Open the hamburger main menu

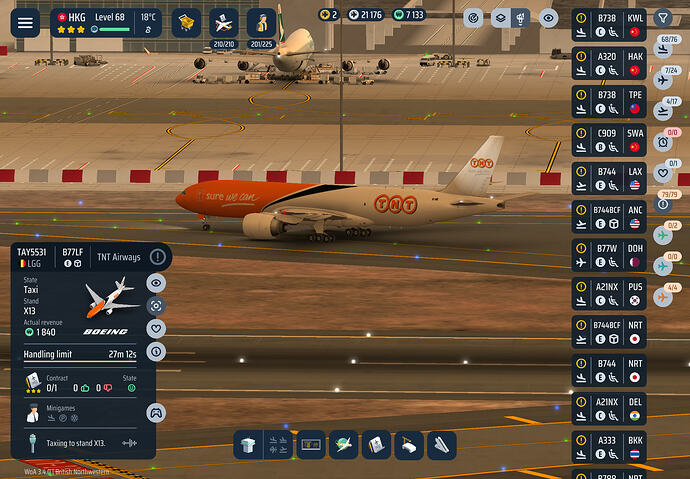[x=23, y=21]
